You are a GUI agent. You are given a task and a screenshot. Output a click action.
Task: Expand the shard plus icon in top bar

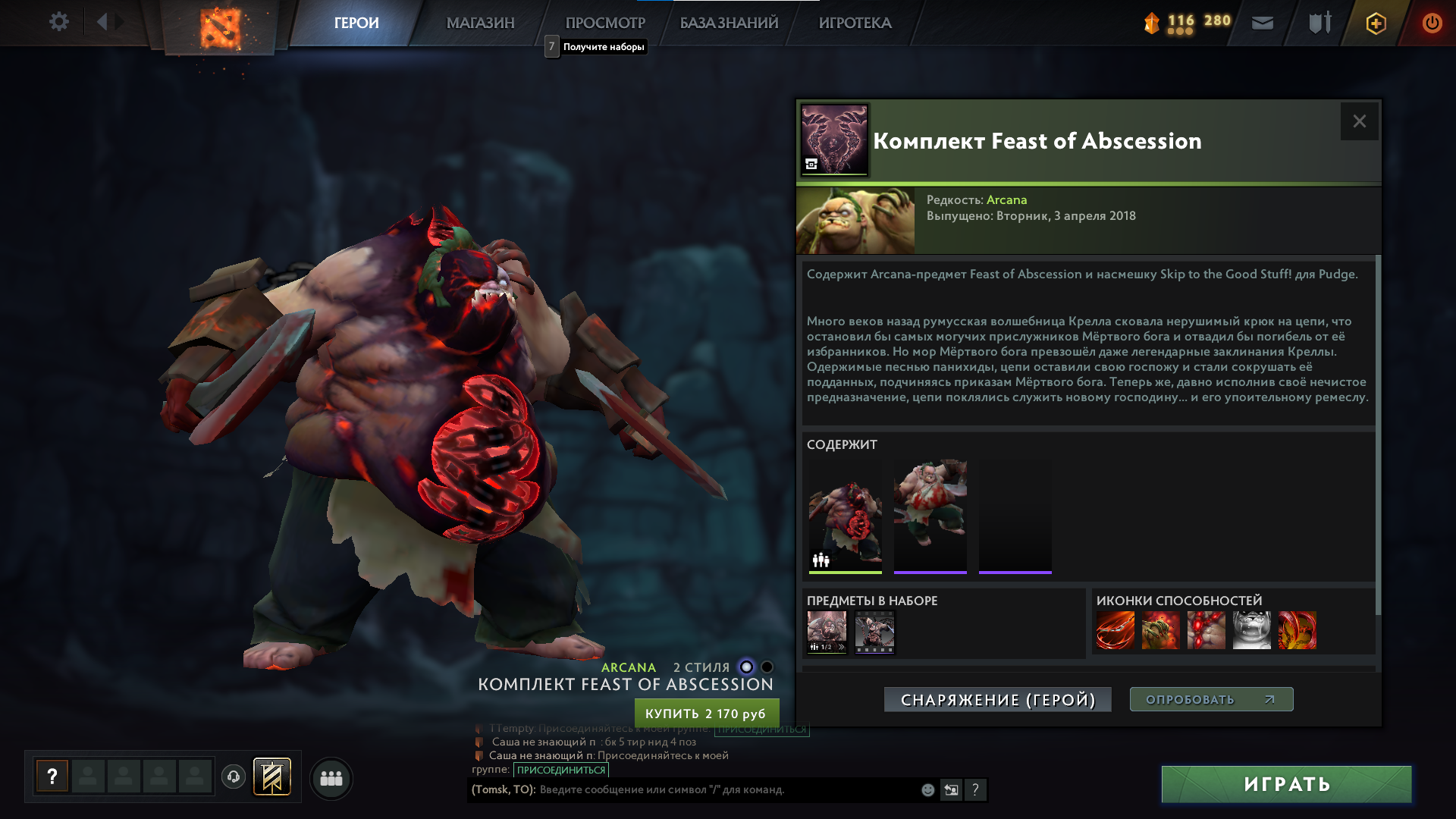tap(1377, 23)
